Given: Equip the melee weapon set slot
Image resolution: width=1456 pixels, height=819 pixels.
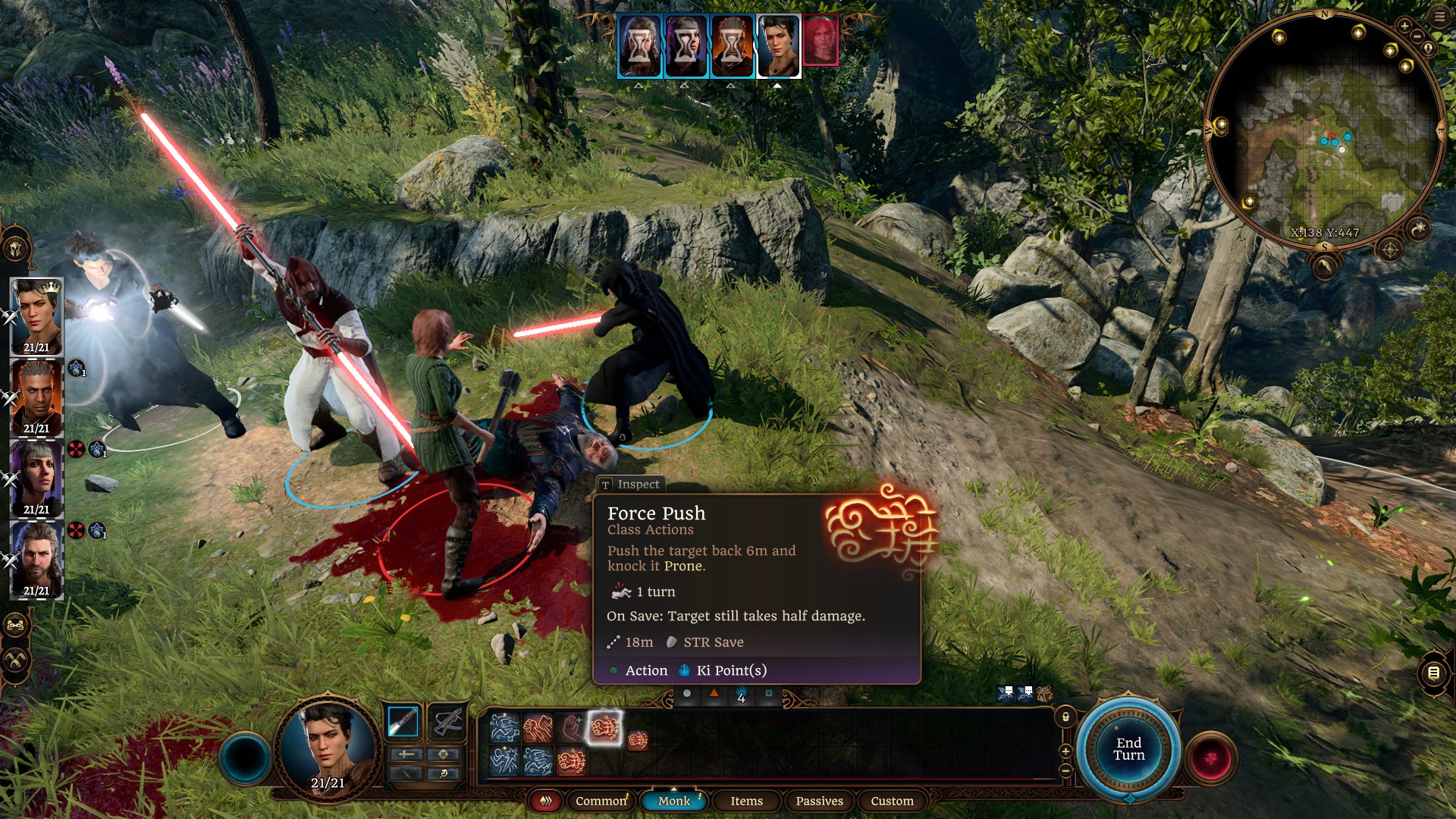Looking at the screenshot, I should 403,721.
